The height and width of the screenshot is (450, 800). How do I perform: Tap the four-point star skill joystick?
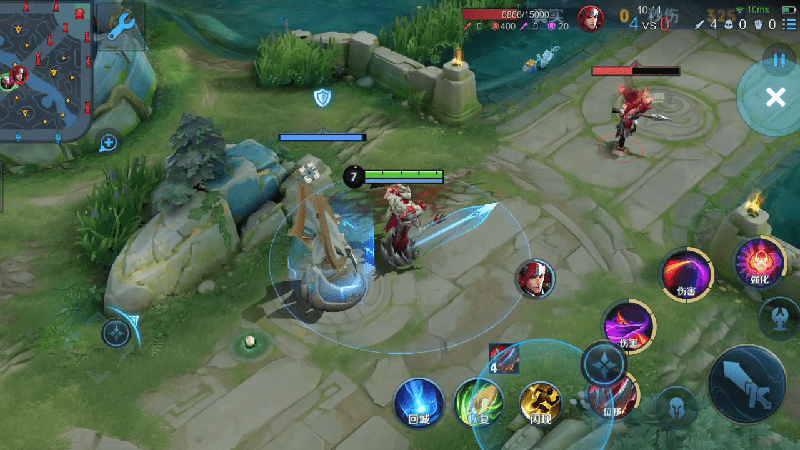604,363
